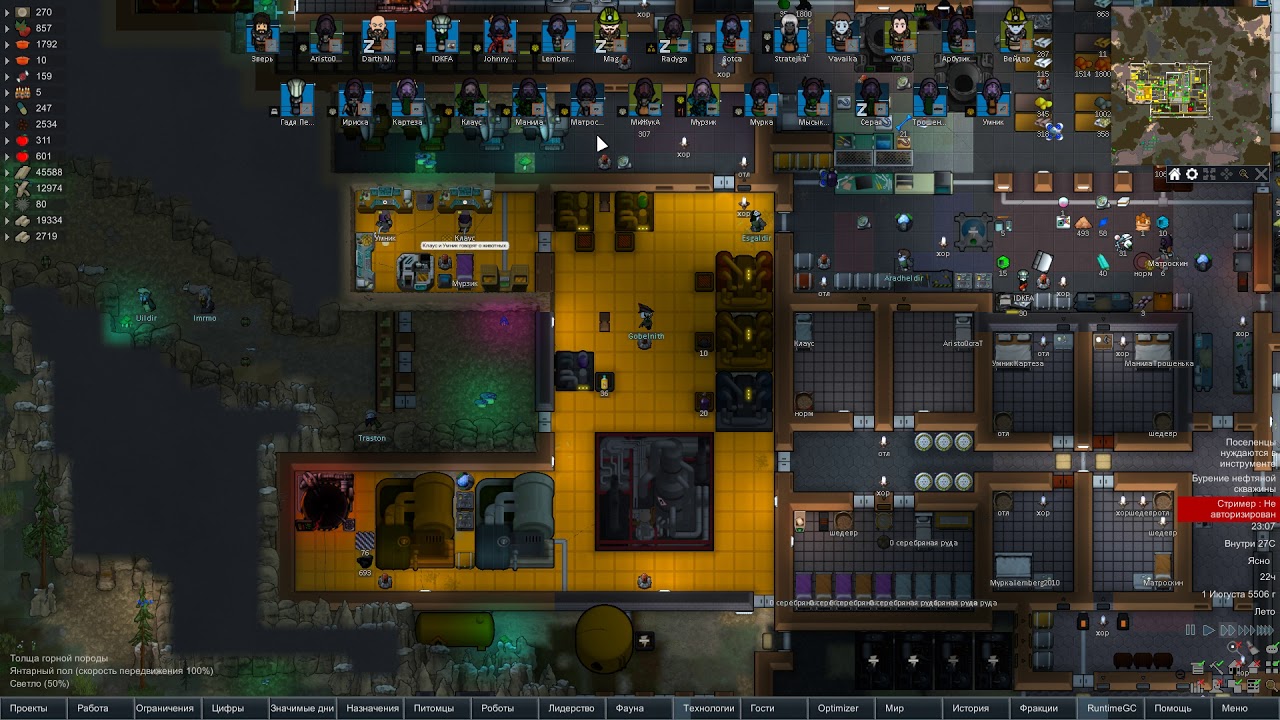
Task: Switch to the Ограничения tab
Action: point(164,708)
